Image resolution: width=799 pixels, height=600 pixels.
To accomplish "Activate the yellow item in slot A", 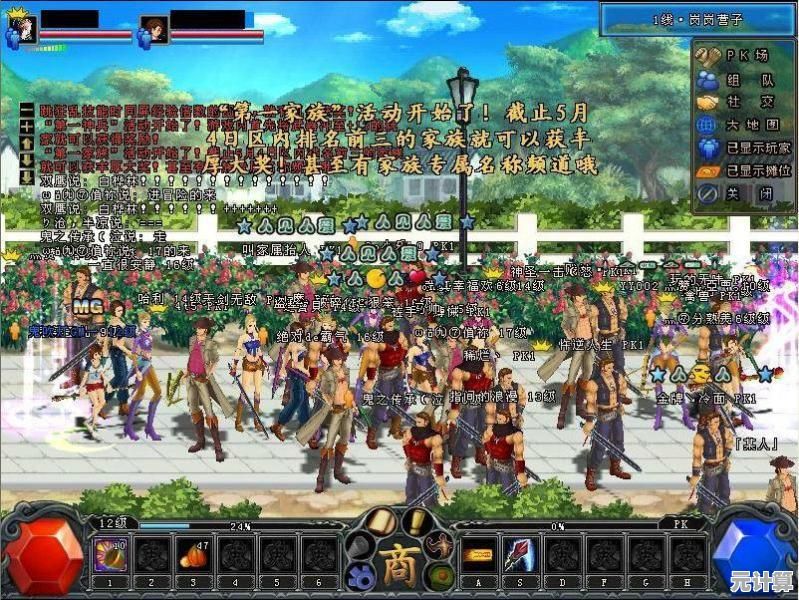I will click(477, 556).
